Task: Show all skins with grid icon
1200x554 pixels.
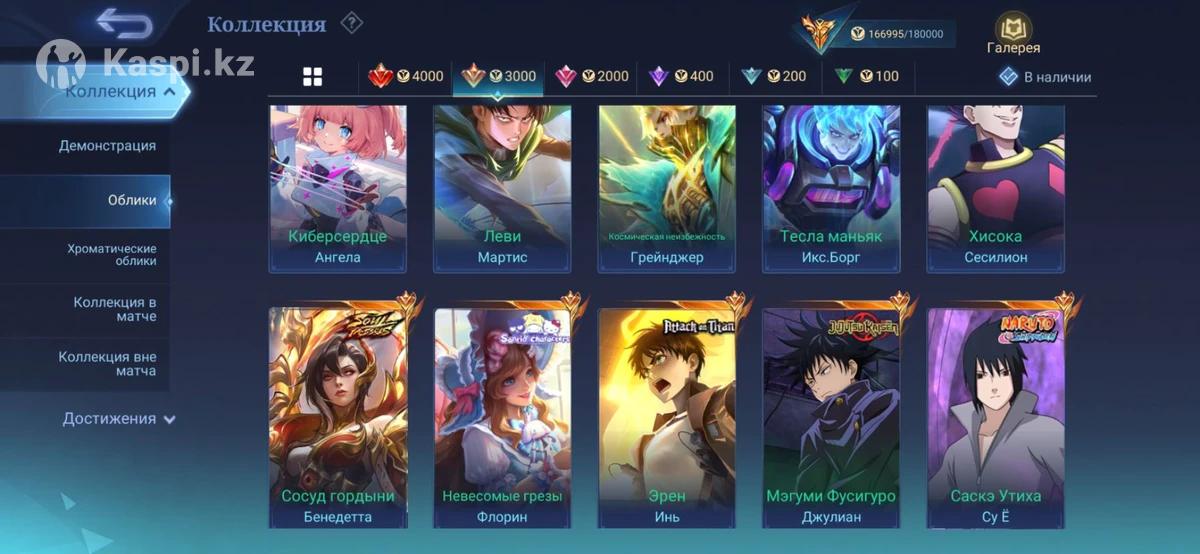Action: [x=313, y=77]
